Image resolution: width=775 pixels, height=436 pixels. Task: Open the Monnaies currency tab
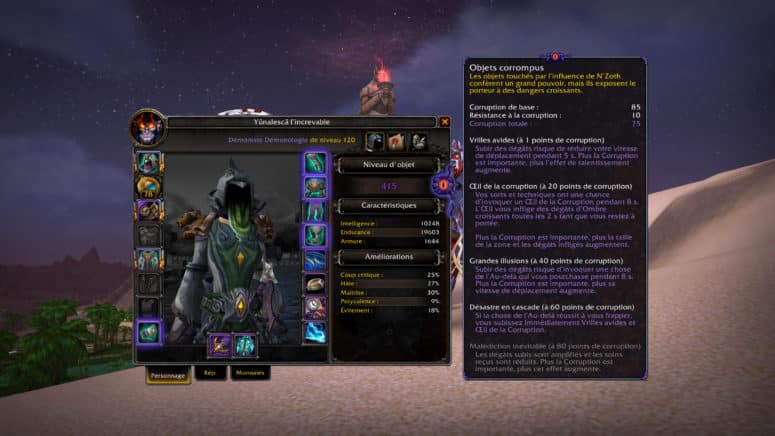coord(249,373)
